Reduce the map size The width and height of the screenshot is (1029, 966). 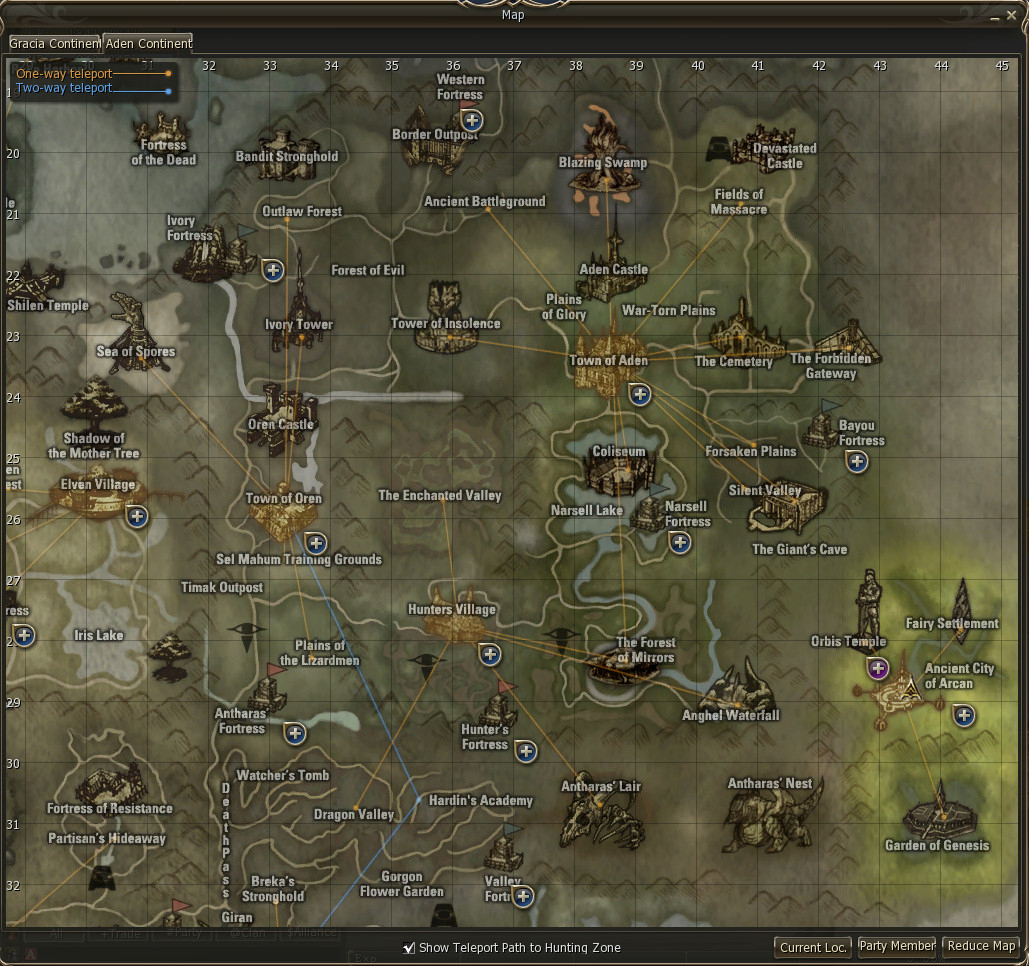point(981,946)
